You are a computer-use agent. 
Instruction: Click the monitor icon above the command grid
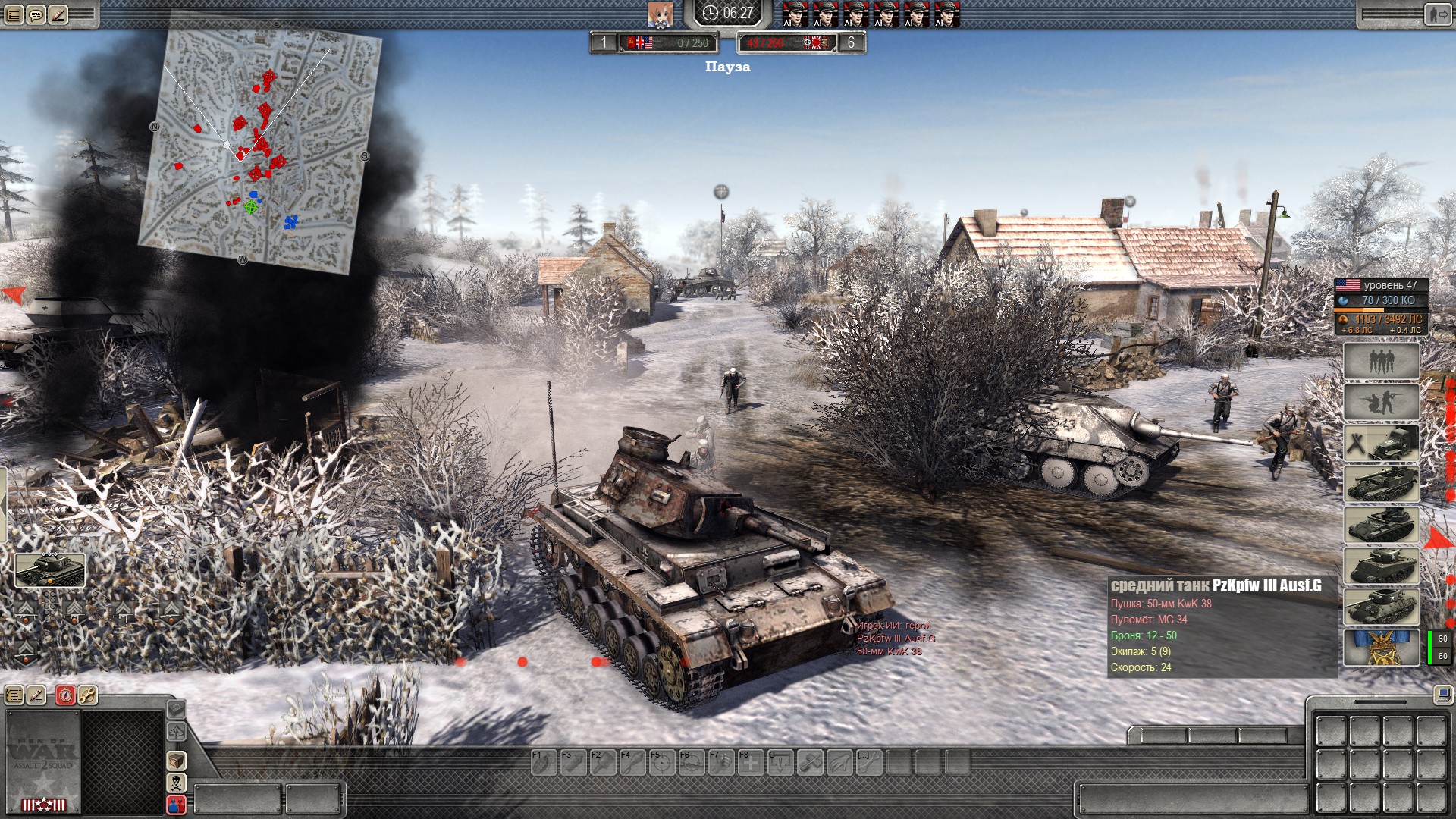tap(1442, 695)
